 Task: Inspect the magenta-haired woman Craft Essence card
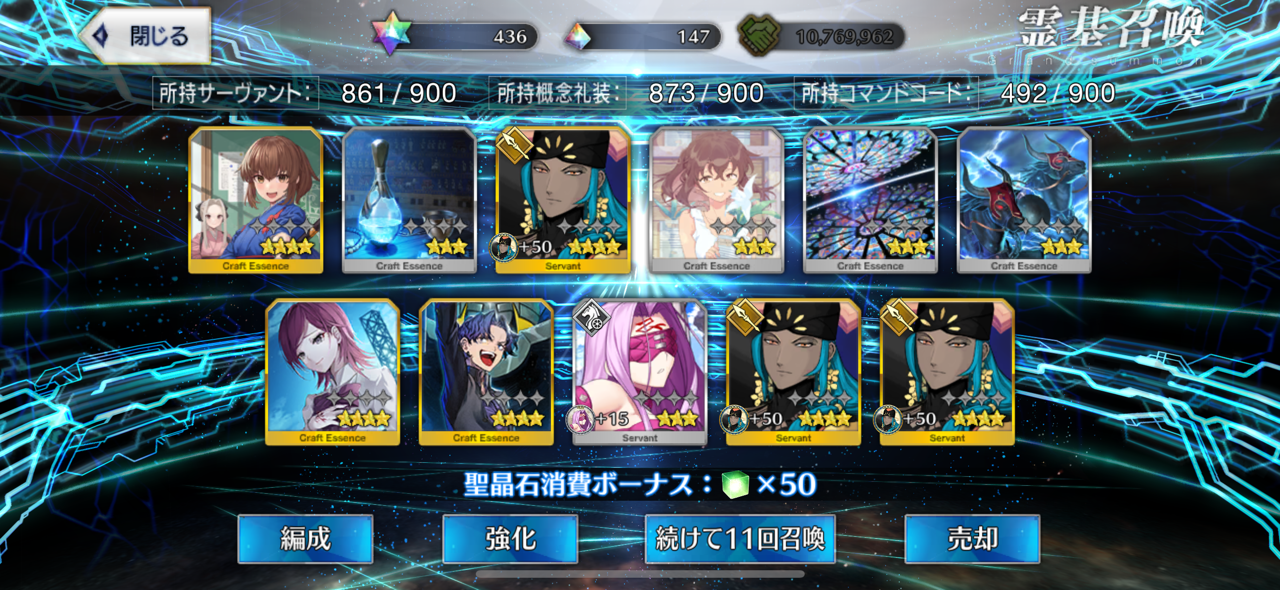point(332,372)
